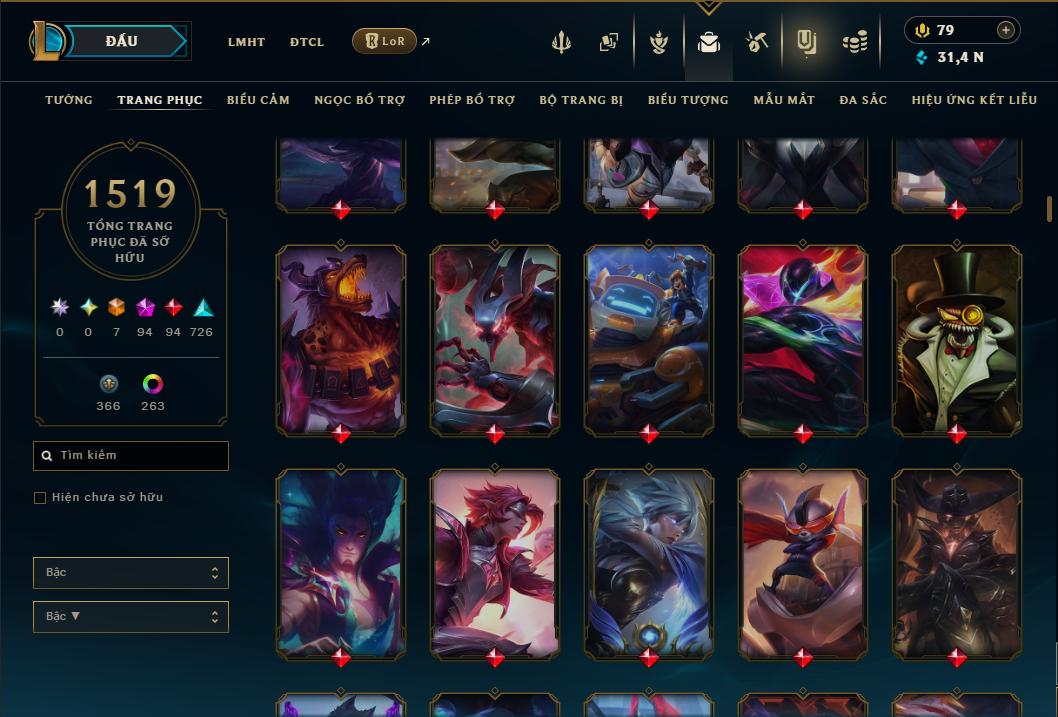Viewport: 1058px width, 717px height.
Task: Open the collection backpack icon
Action: pos(709,42)
